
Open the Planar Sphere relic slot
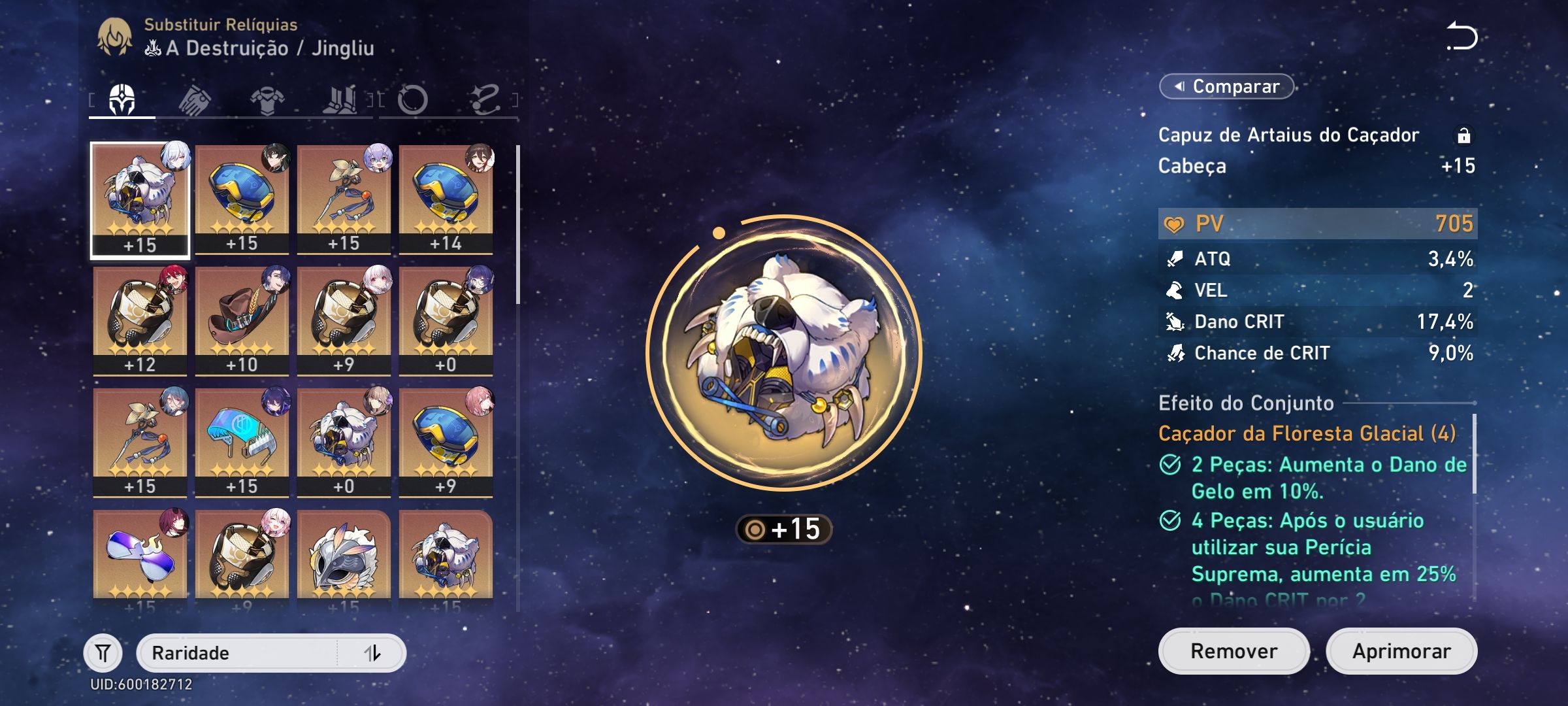click(415, 99)
